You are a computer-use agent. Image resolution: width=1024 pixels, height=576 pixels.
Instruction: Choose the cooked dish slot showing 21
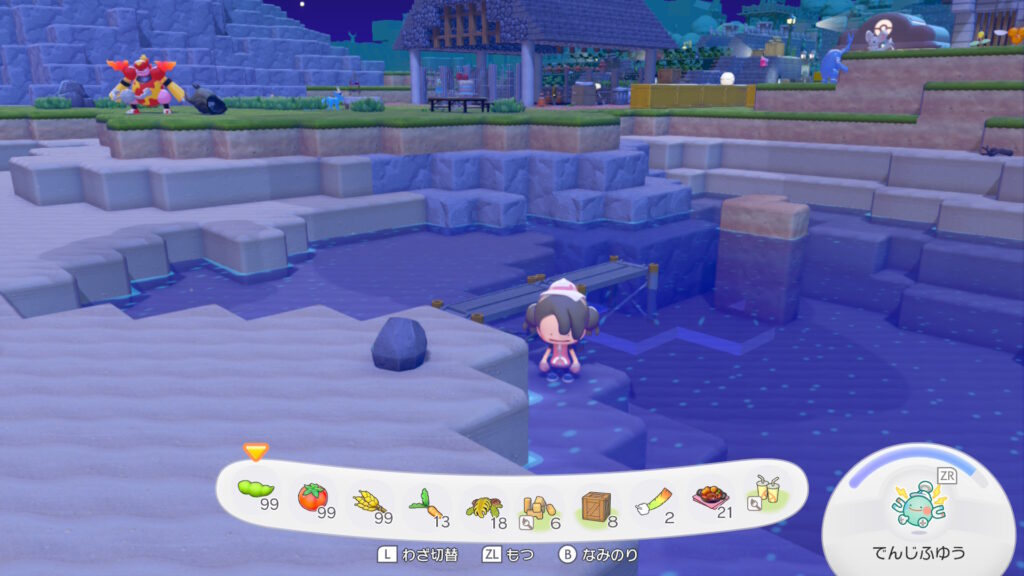pyautogui.click(x=709, y=498)
